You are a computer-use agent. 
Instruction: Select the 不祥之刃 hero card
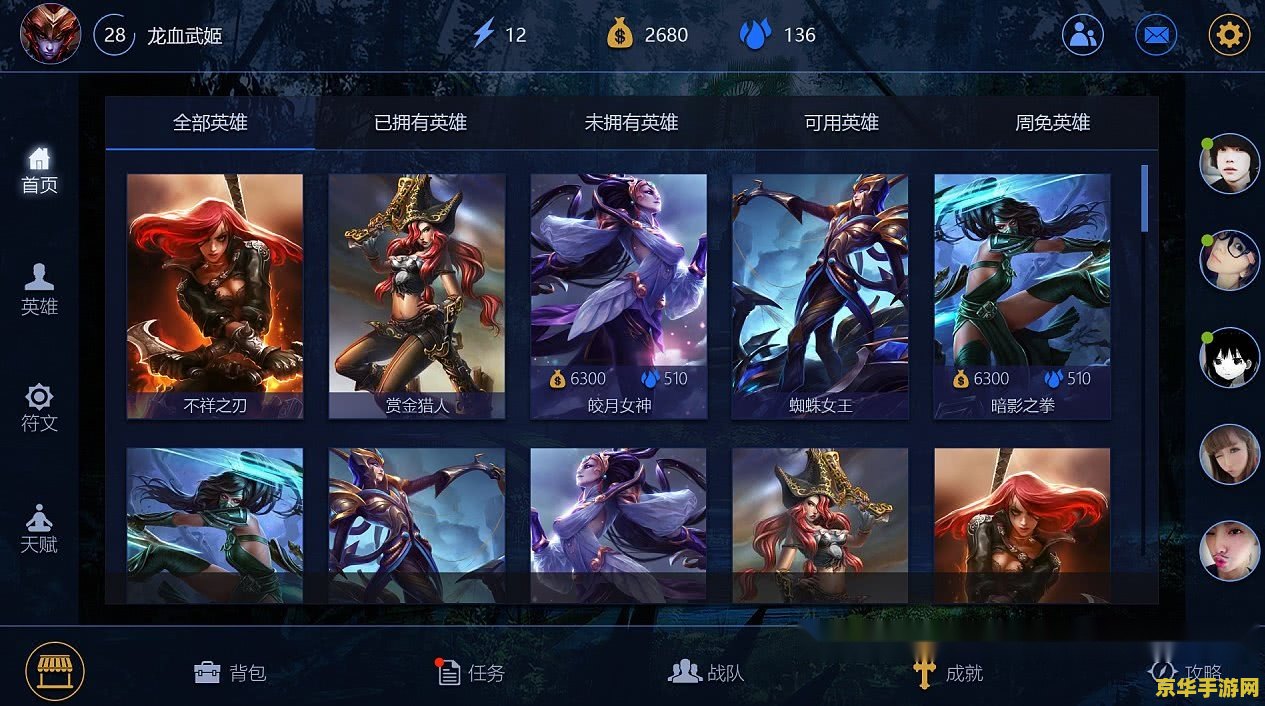(215, 295)
